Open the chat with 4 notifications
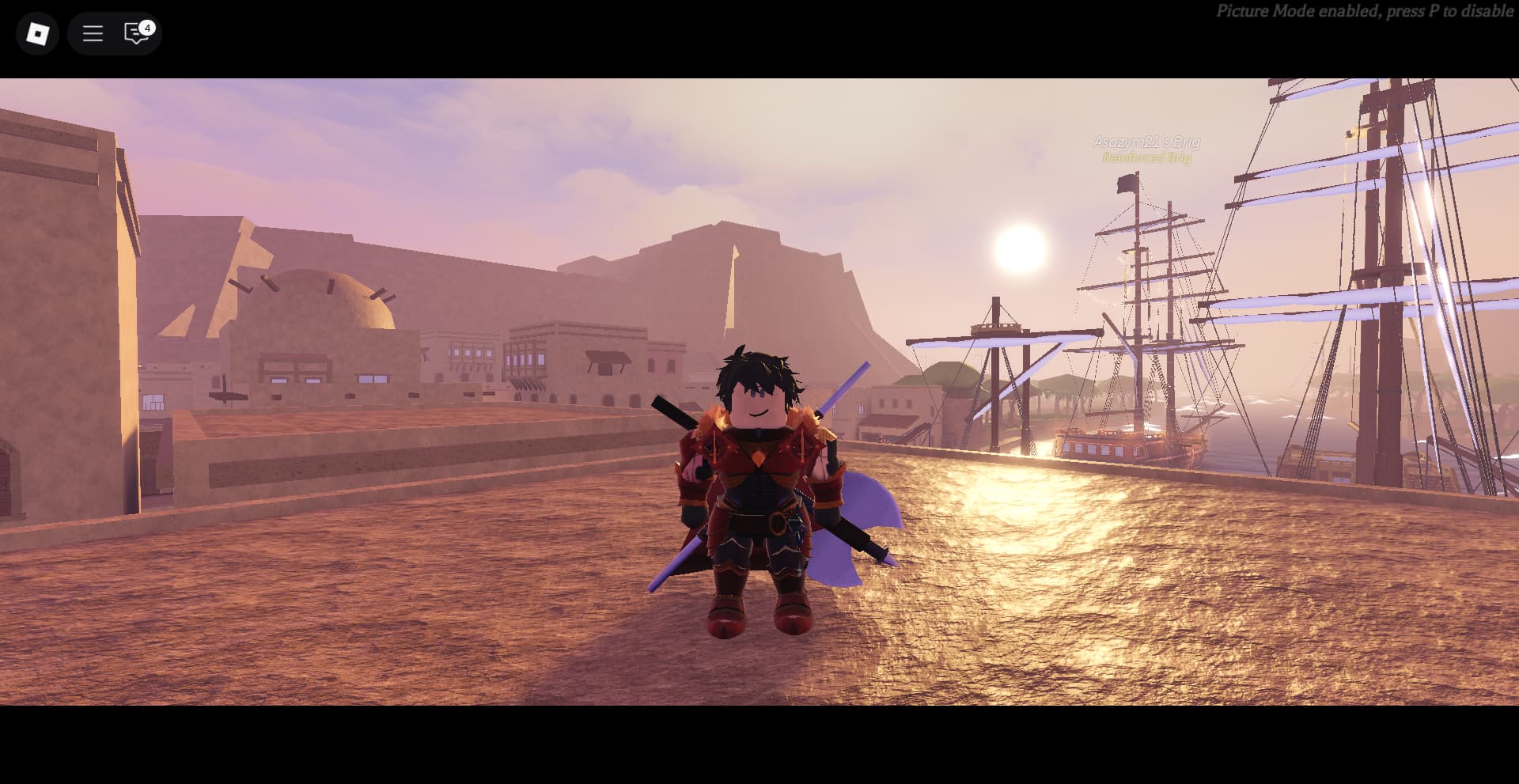The height and width of the screenshot is (784, 1519). coord(137,33)
